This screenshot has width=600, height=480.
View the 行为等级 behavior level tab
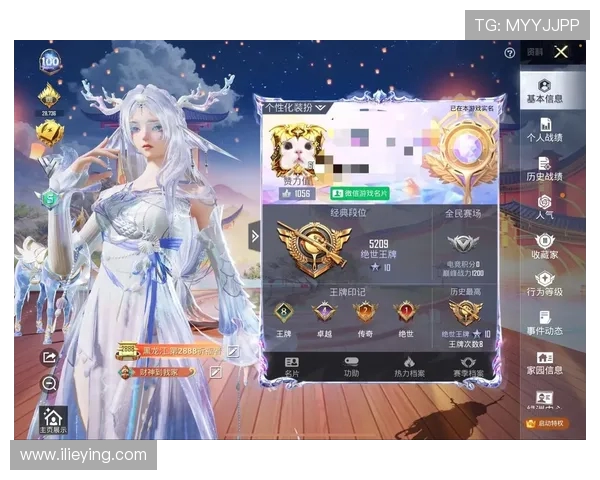(544, 285)
